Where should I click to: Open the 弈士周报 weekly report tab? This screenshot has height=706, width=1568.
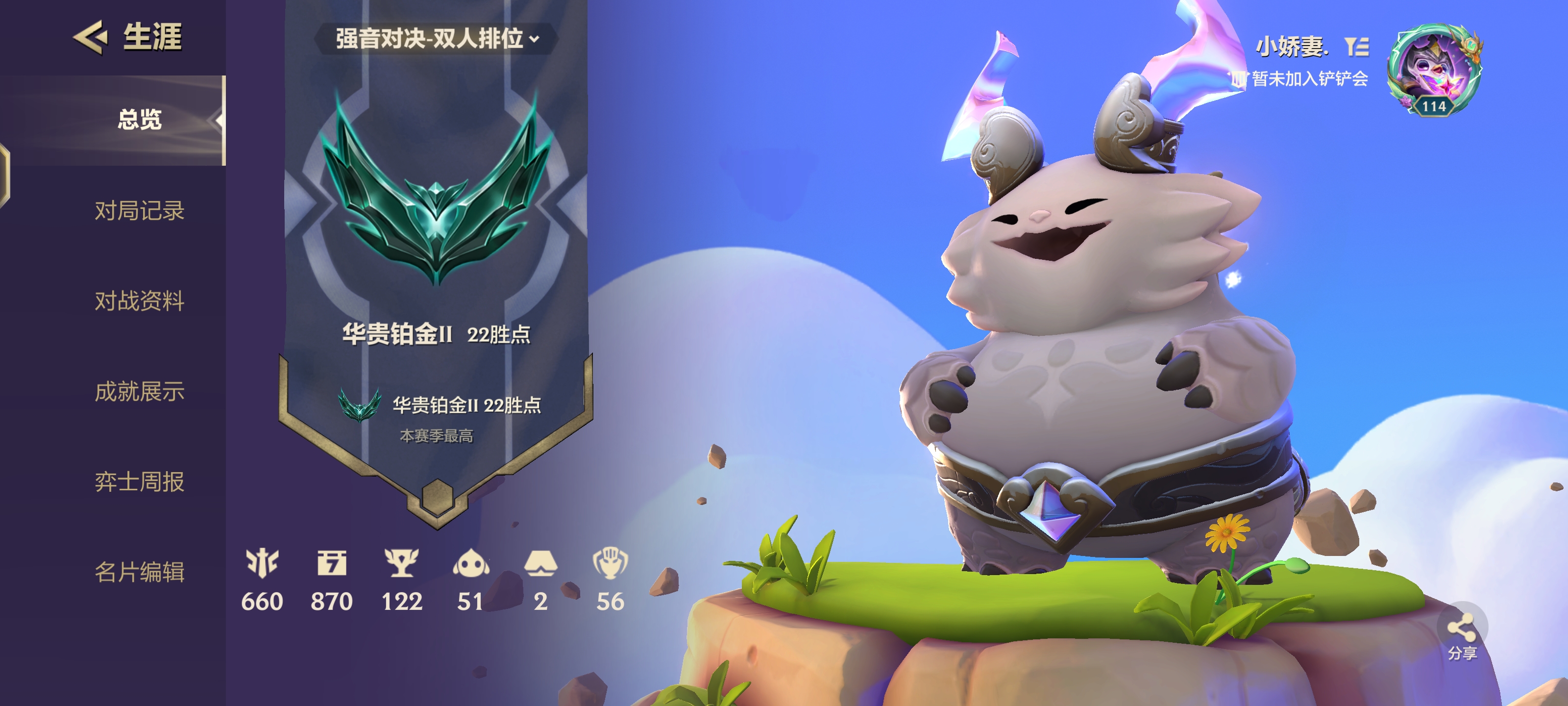click(139, 482)
